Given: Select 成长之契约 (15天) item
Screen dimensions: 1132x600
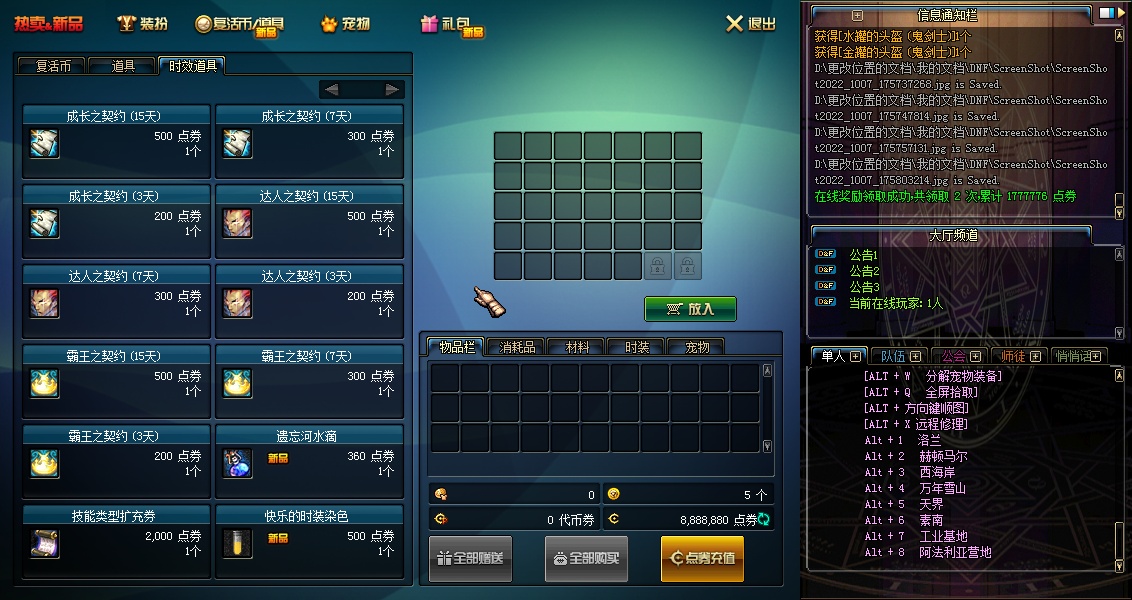Looking at the screenshot, I should 116,141.
